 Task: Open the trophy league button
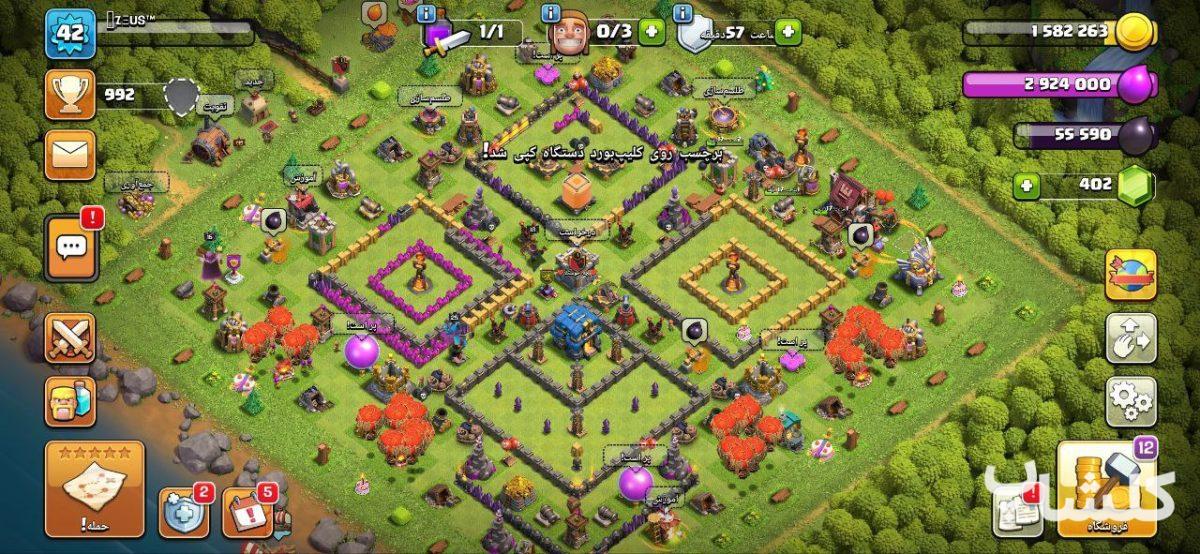tap(70, 95)
